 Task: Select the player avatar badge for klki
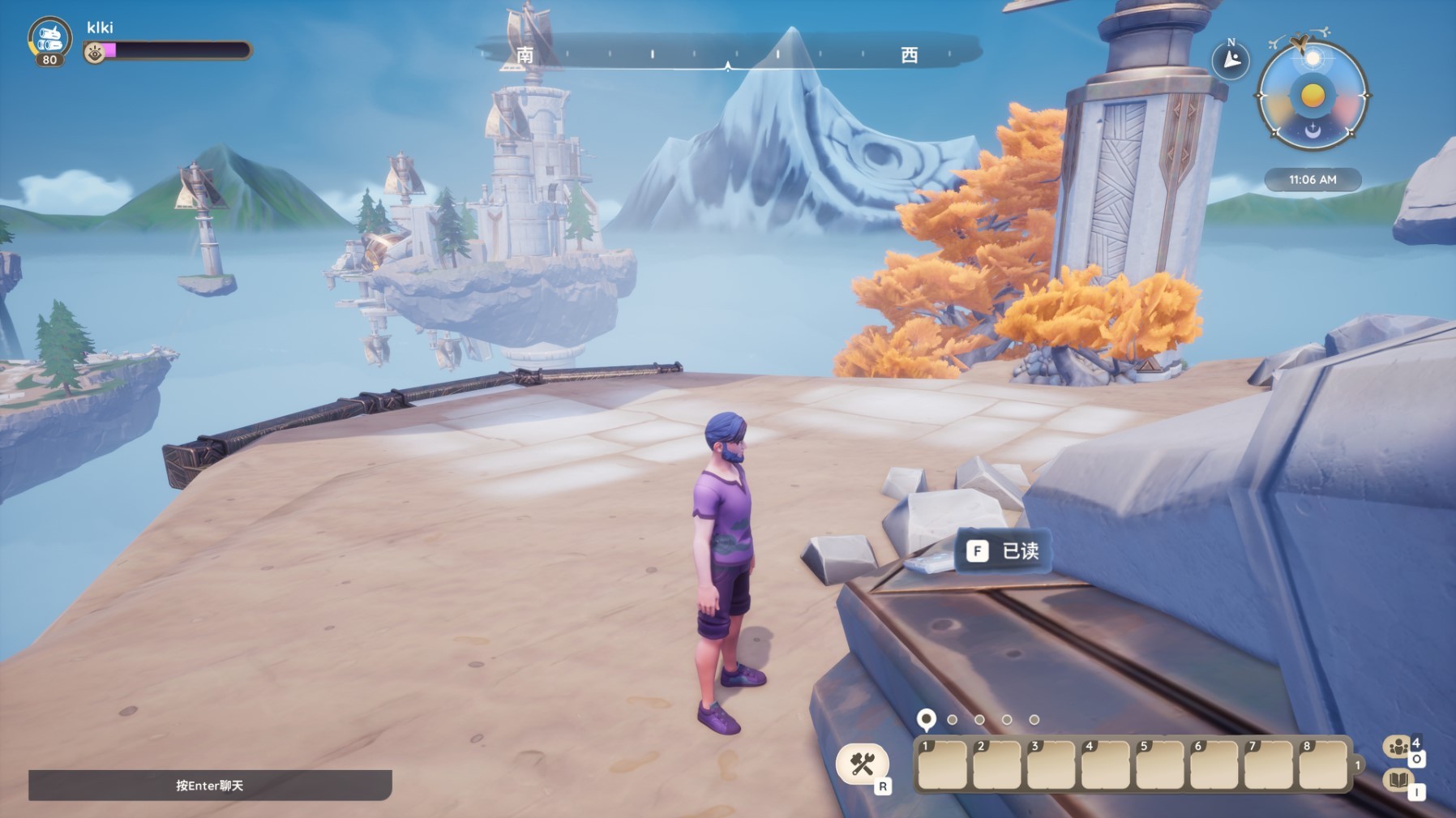pos(49,41)
